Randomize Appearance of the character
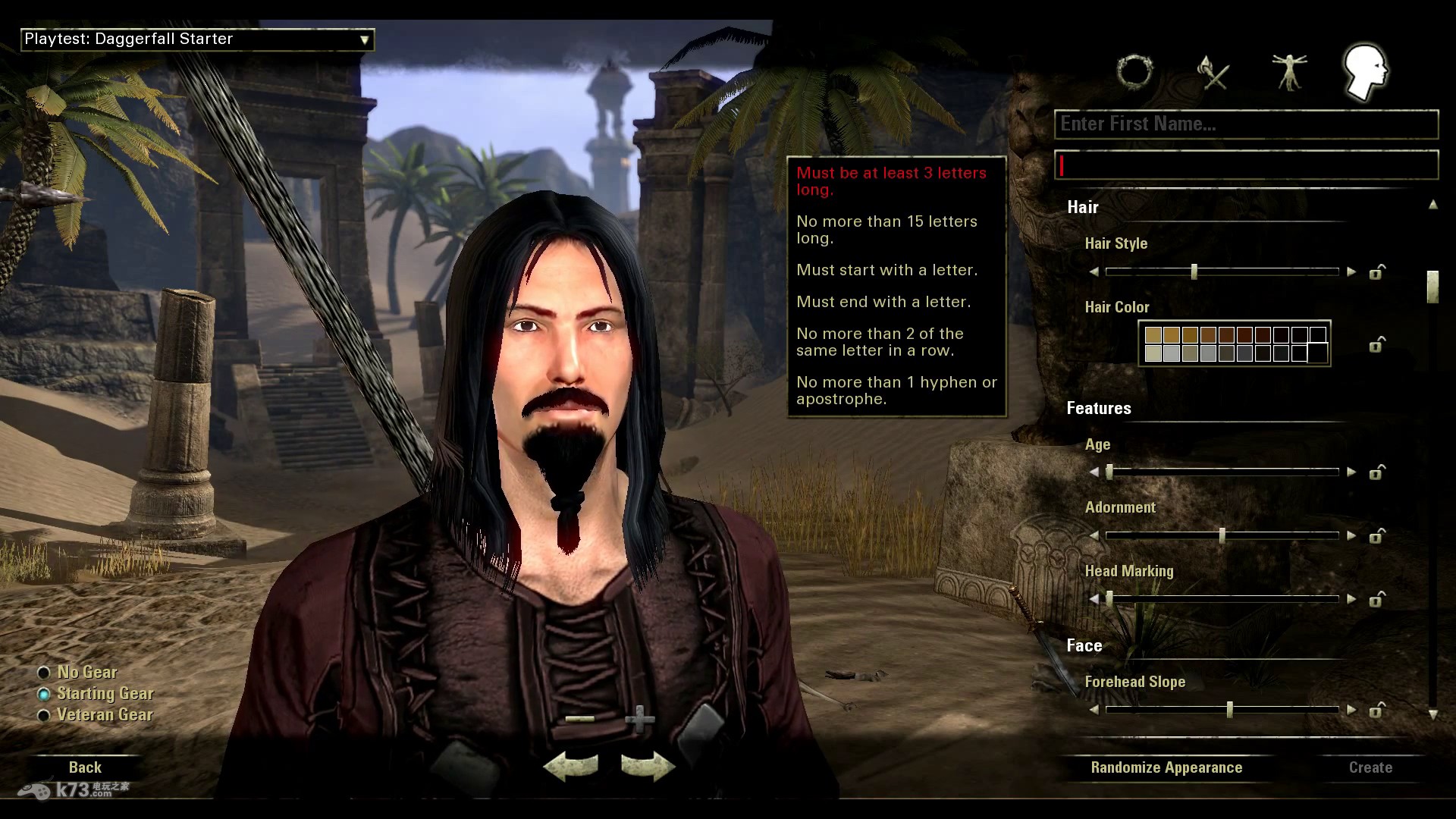This screenshot has height=819, width=1456. [1166, 767]
